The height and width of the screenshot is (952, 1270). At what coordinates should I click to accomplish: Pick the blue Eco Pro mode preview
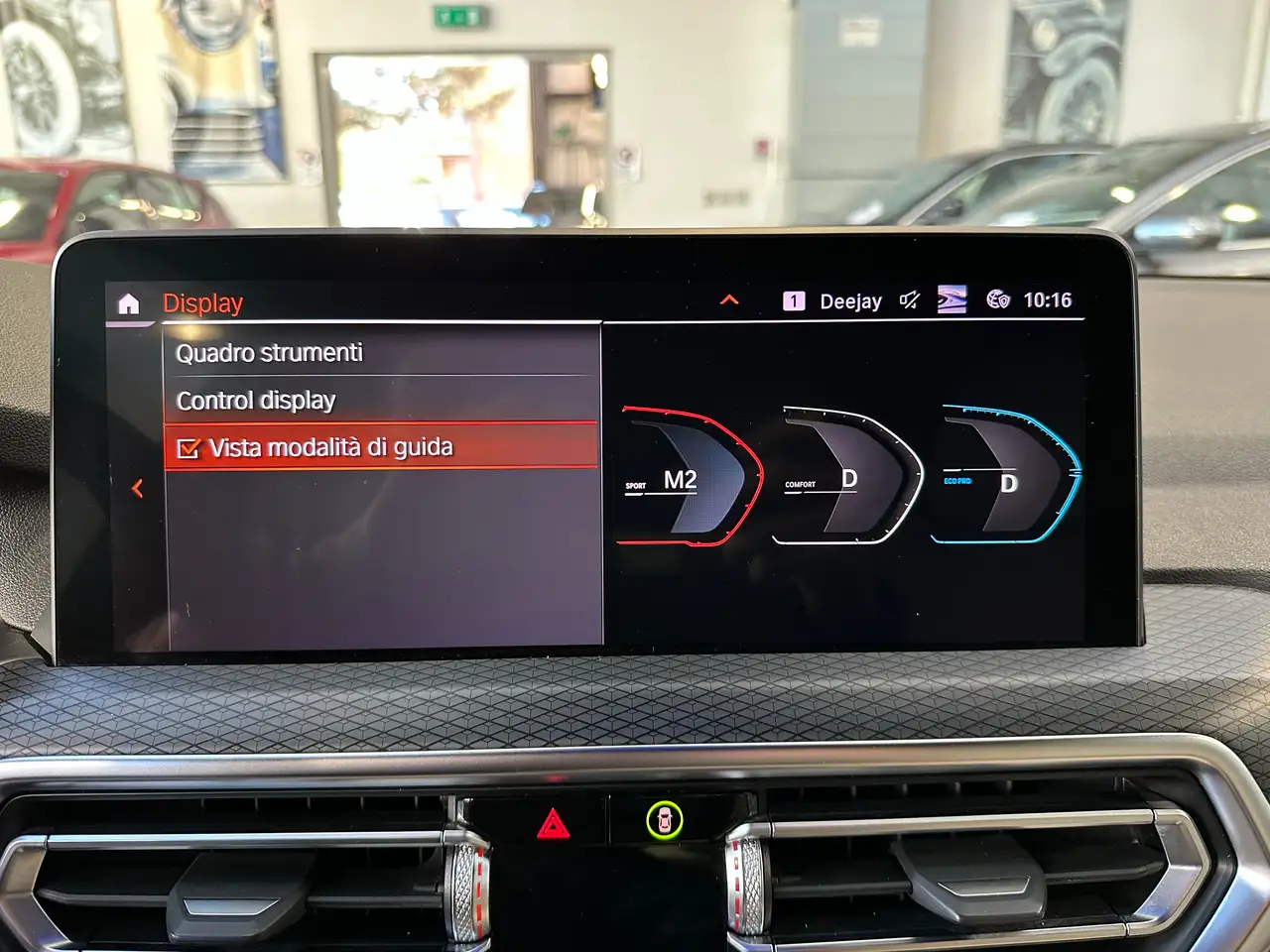[x=1005, y=477]
